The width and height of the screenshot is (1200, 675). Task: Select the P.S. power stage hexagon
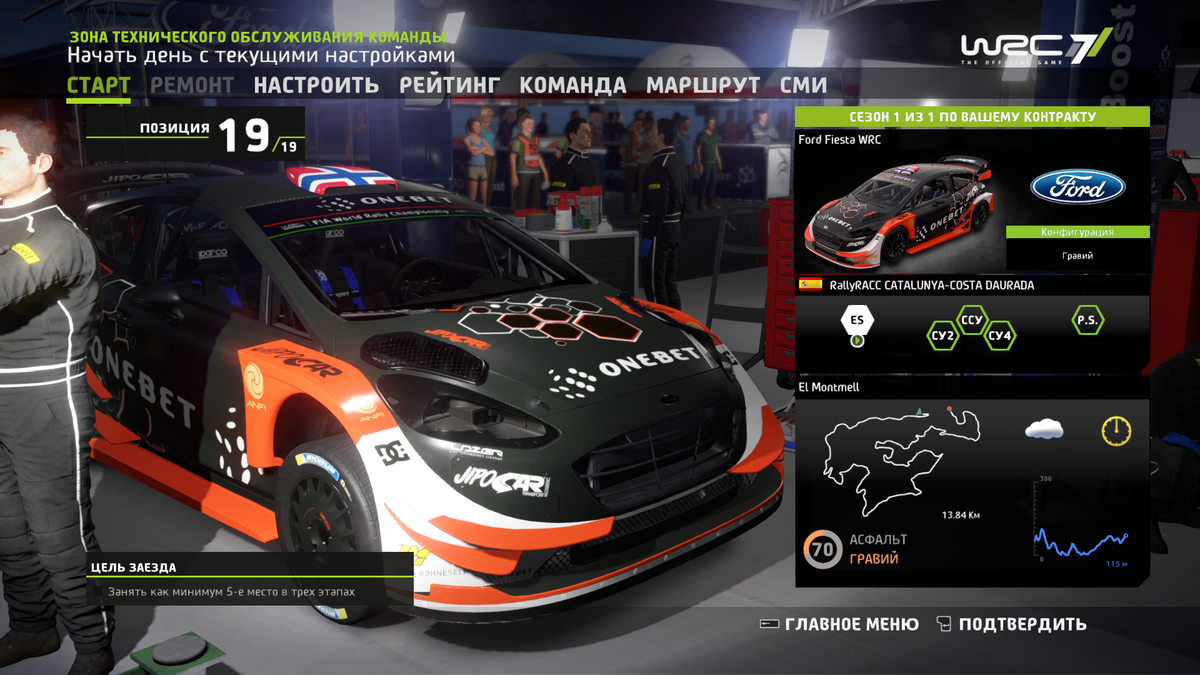1087,321
